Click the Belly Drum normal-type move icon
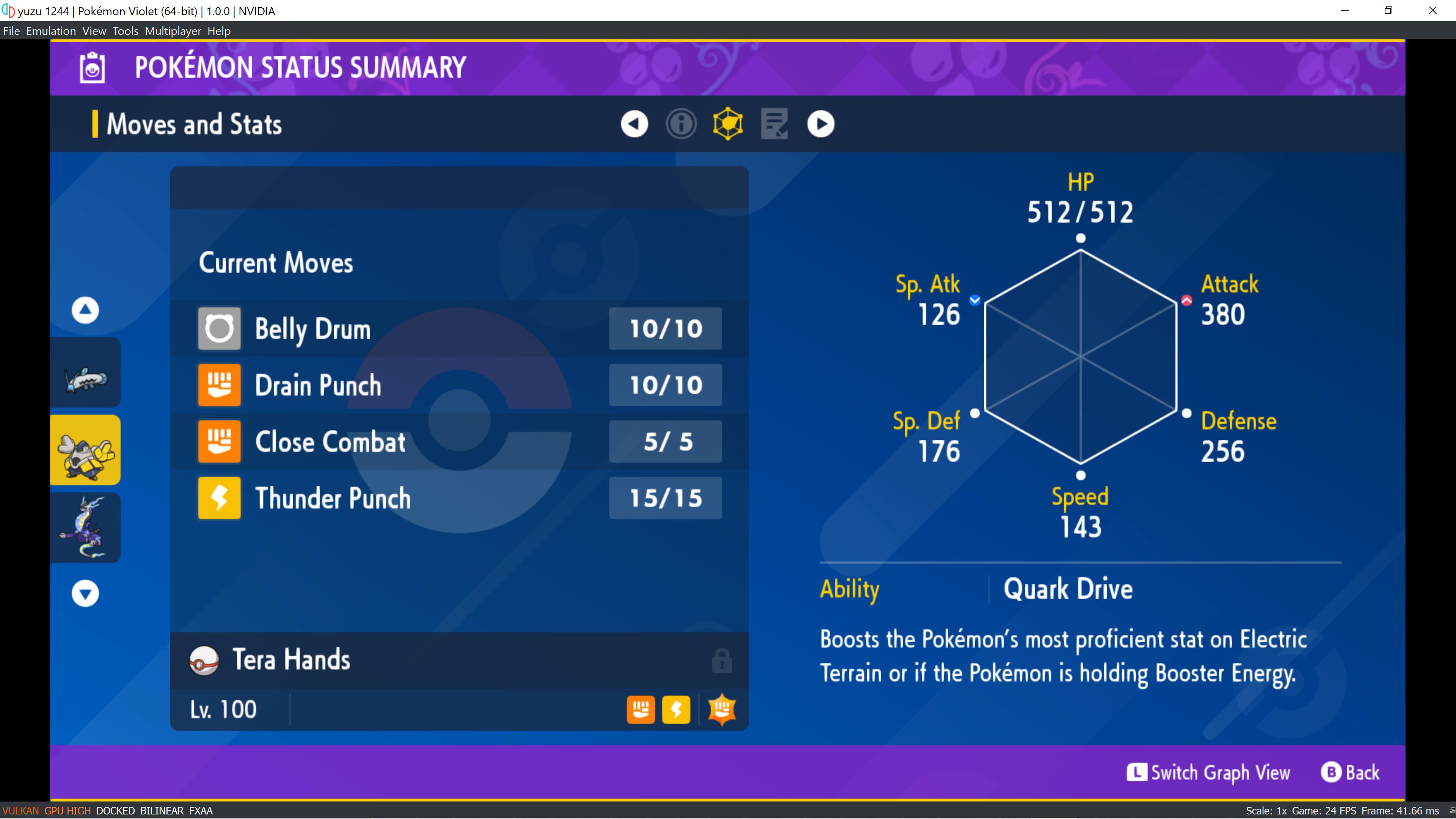The image size is (1456, 819). click(x=219, y=328)
